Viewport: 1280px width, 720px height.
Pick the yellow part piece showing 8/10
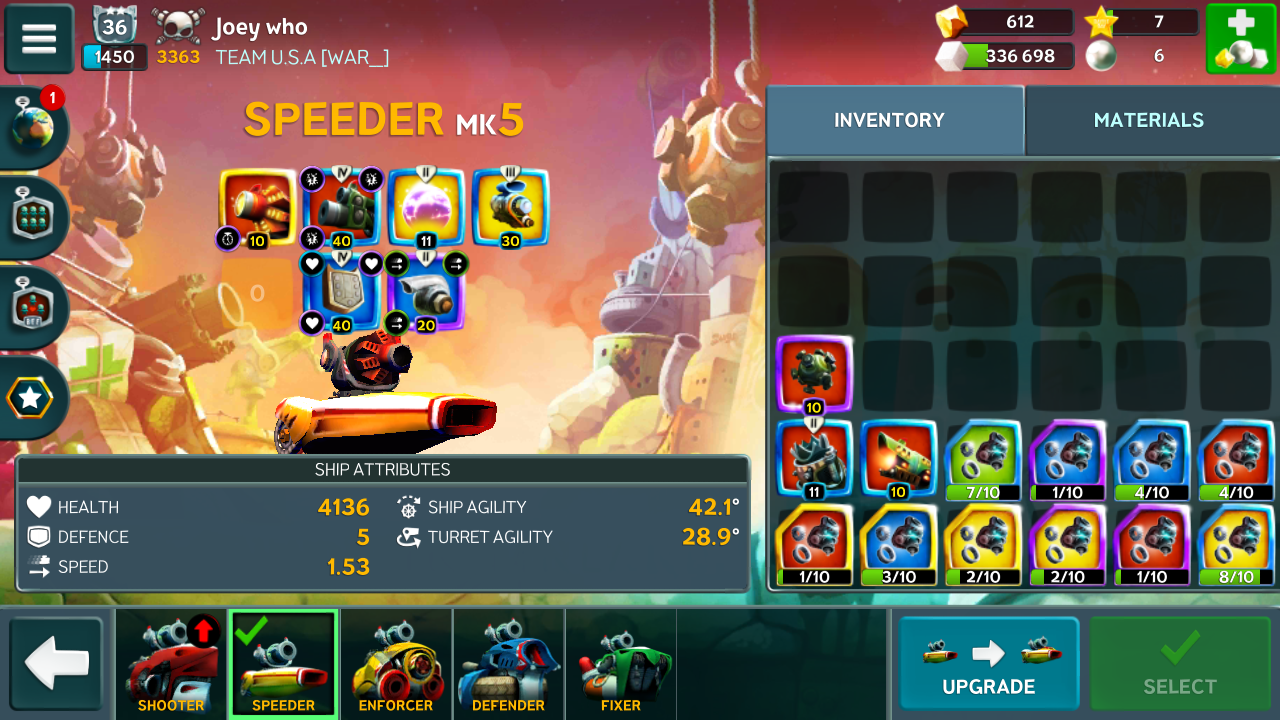coord(1236,543)
